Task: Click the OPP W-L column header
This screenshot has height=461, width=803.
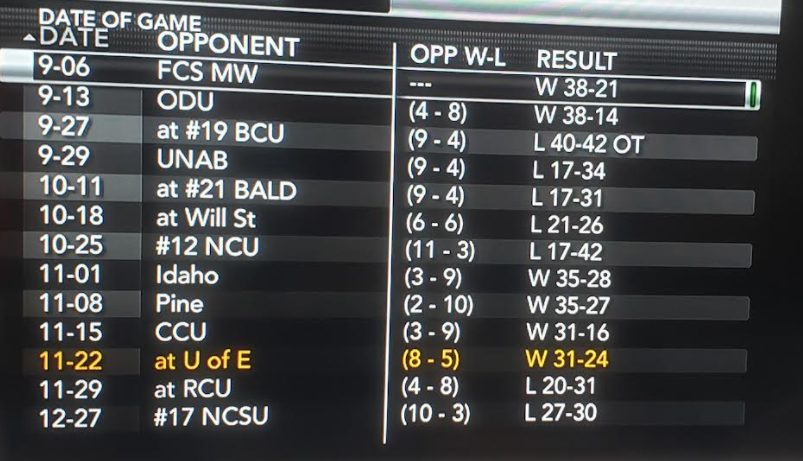Action: pyautogui.click(x=458, y=56)
